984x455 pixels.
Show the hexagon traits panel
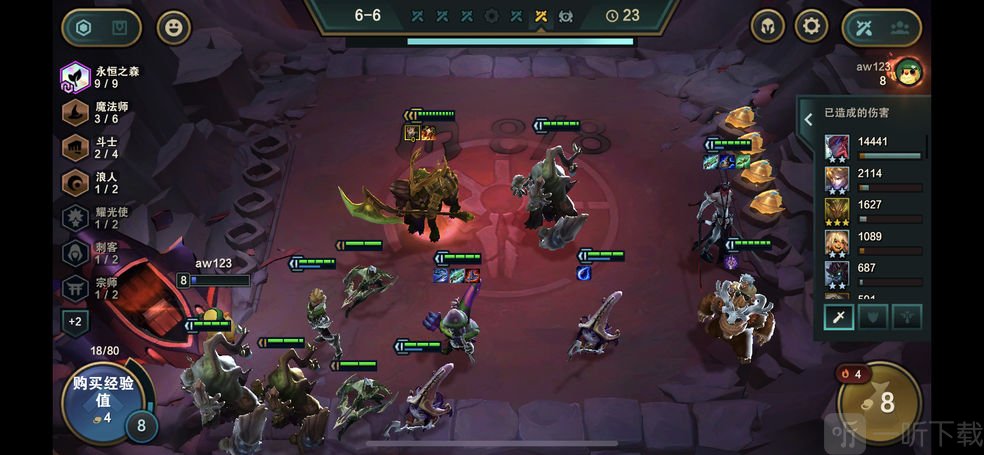coord(82,27)
